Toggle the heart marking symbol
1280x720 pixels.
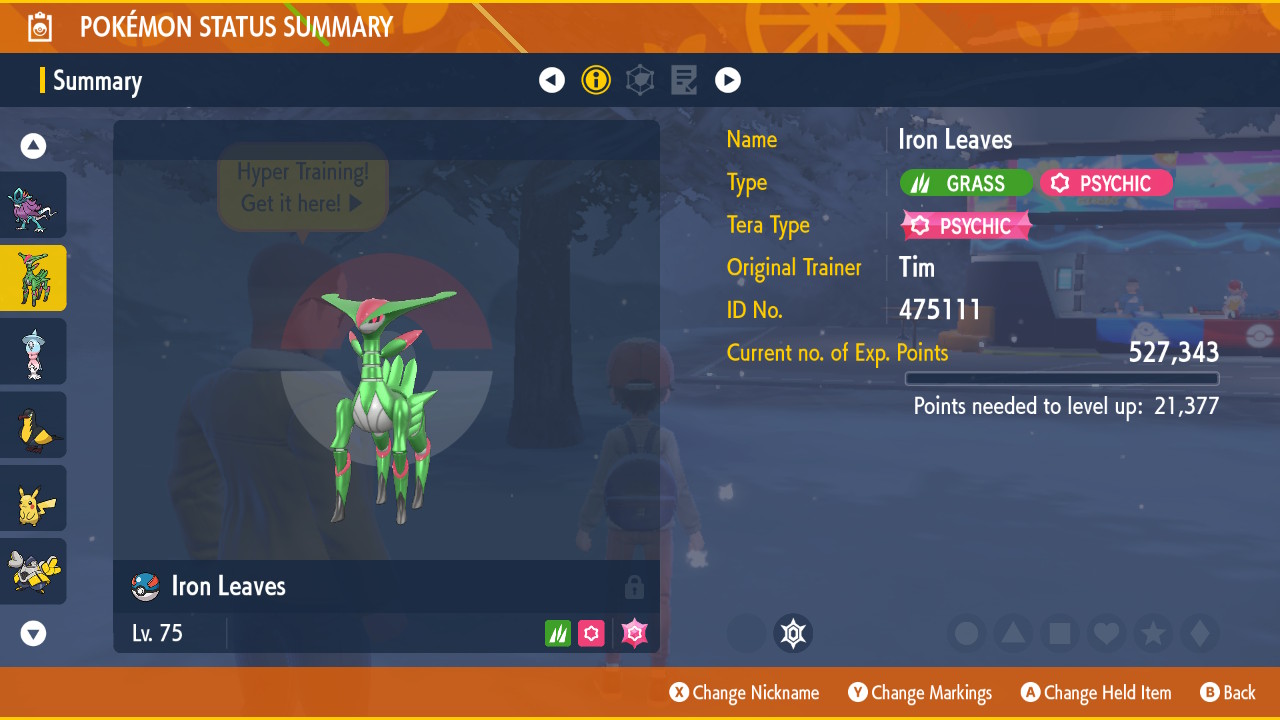coord(1106,634)
